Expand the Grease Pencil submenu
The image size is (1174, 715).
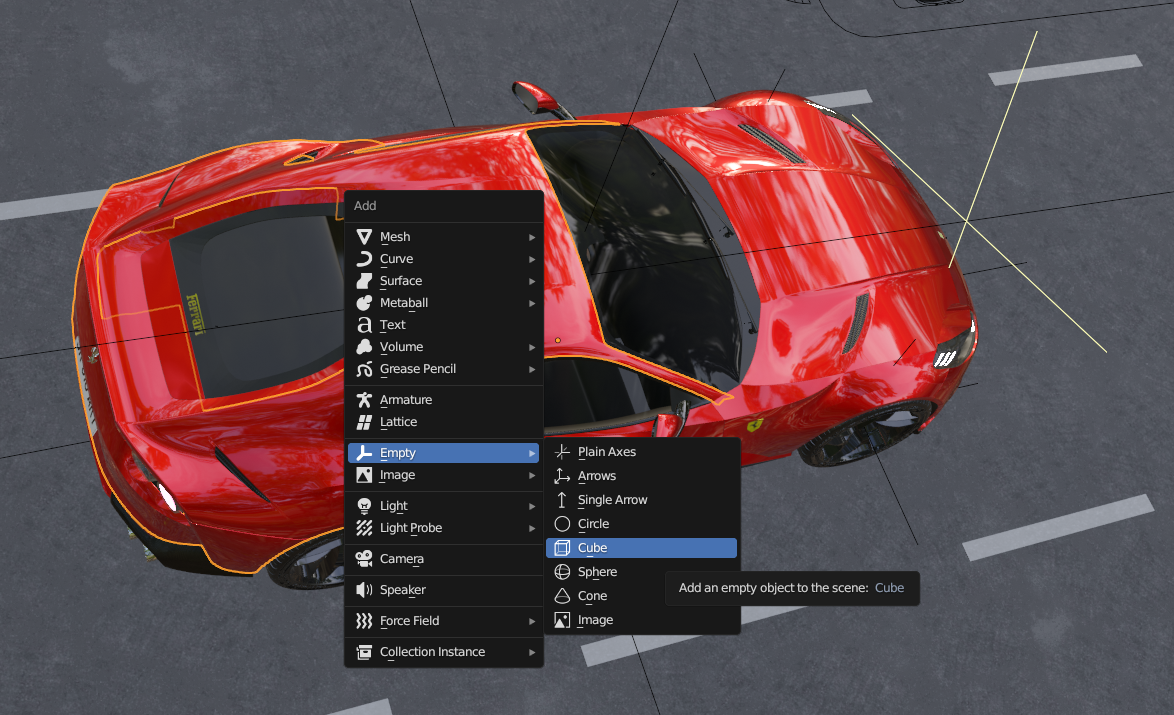point(417,369)
